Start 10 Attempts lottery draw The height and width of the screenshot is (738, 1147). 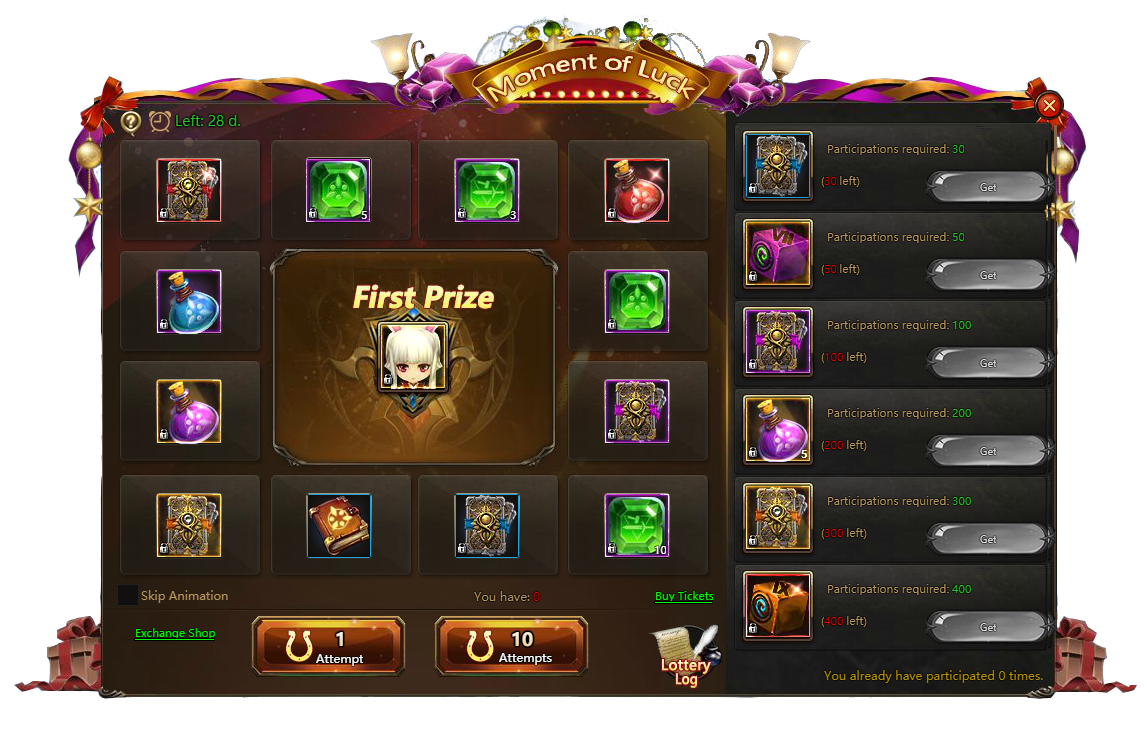point(511,646)
